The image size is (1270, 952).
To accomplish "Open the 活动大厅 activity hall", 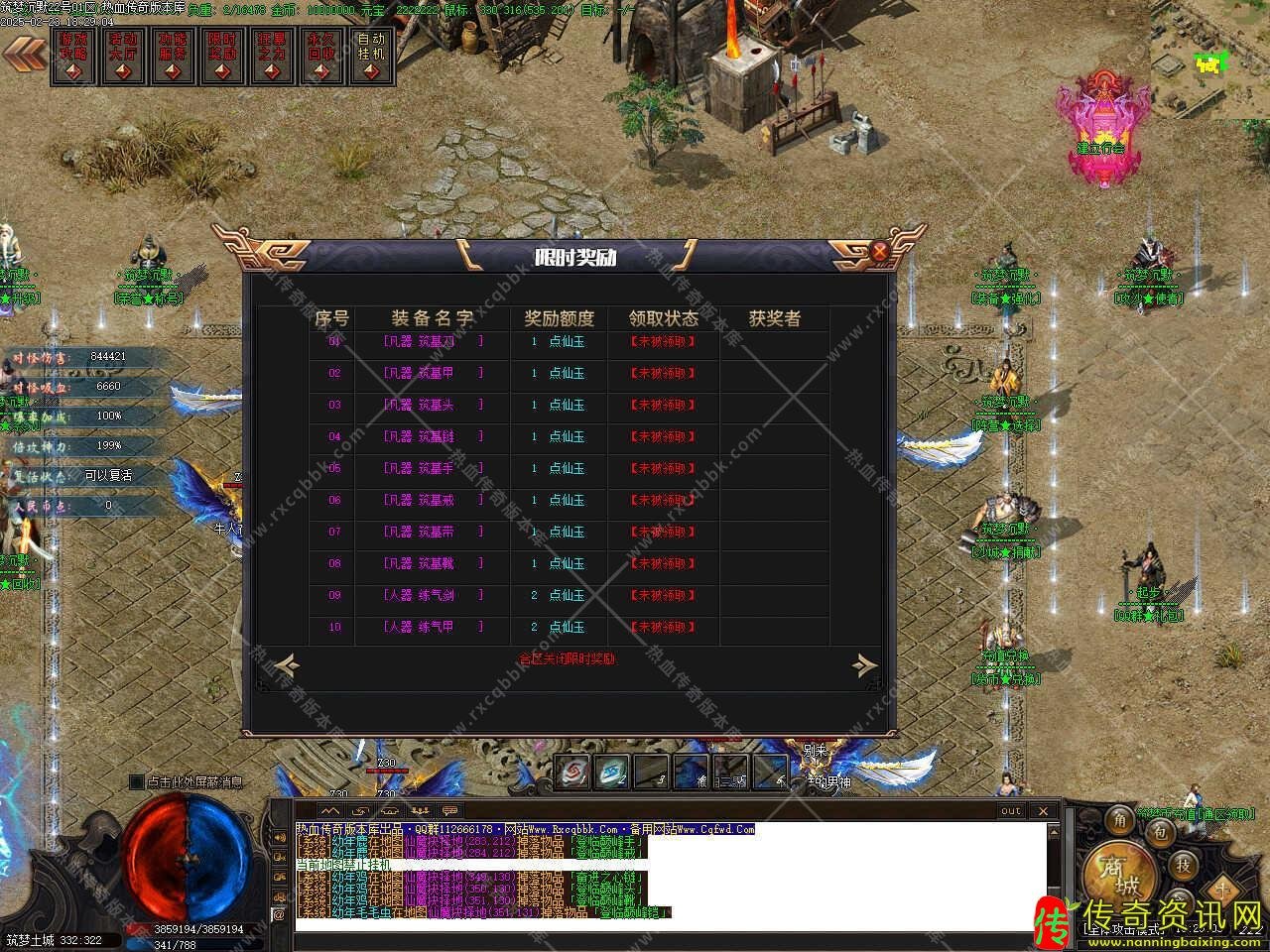I will (x=123, y=56).
